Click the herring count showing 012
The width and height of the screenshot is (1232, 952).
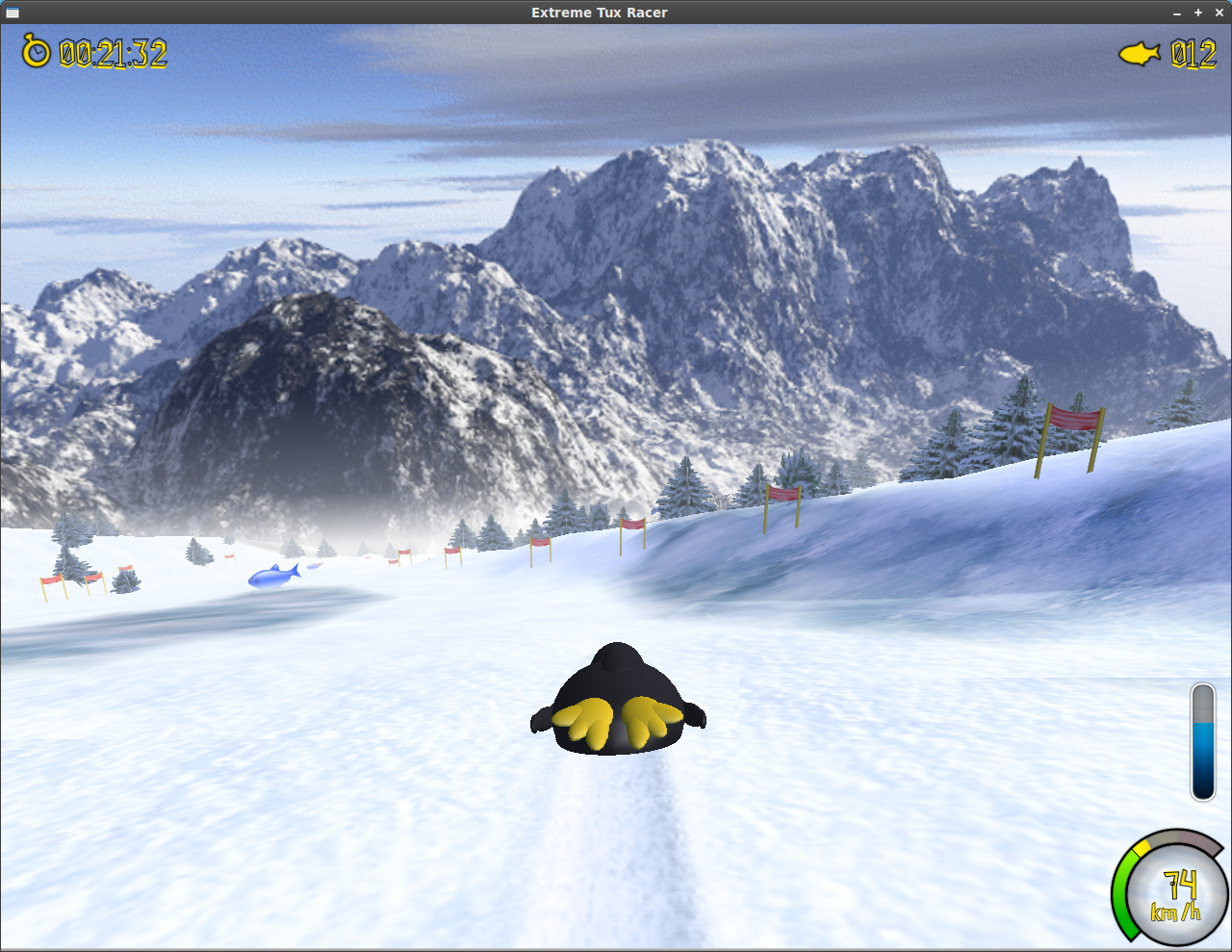pos(1193,55)
